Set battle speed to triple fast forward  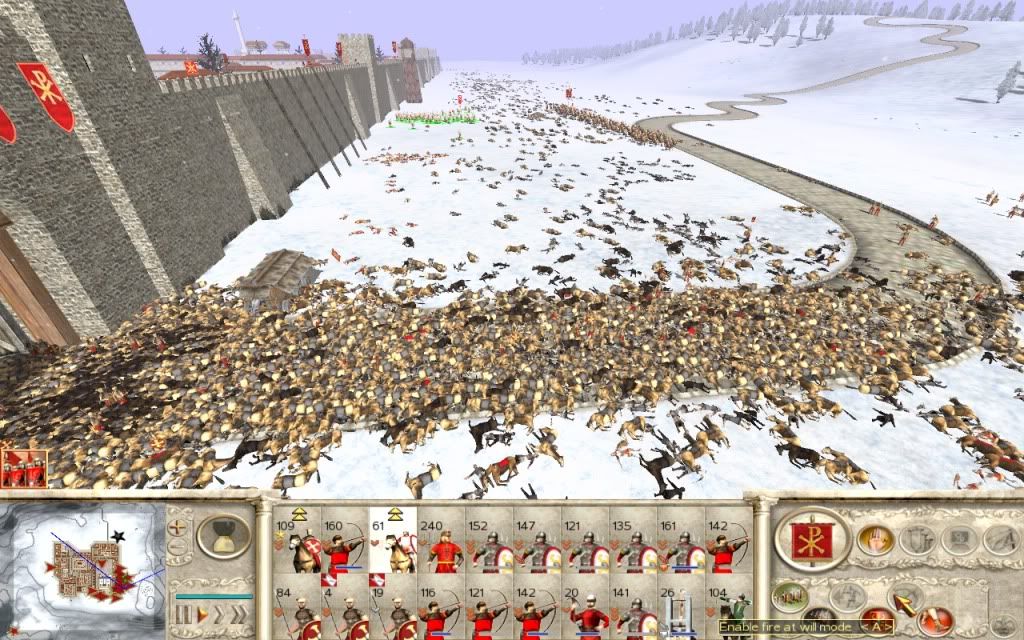tap(237, 613)
